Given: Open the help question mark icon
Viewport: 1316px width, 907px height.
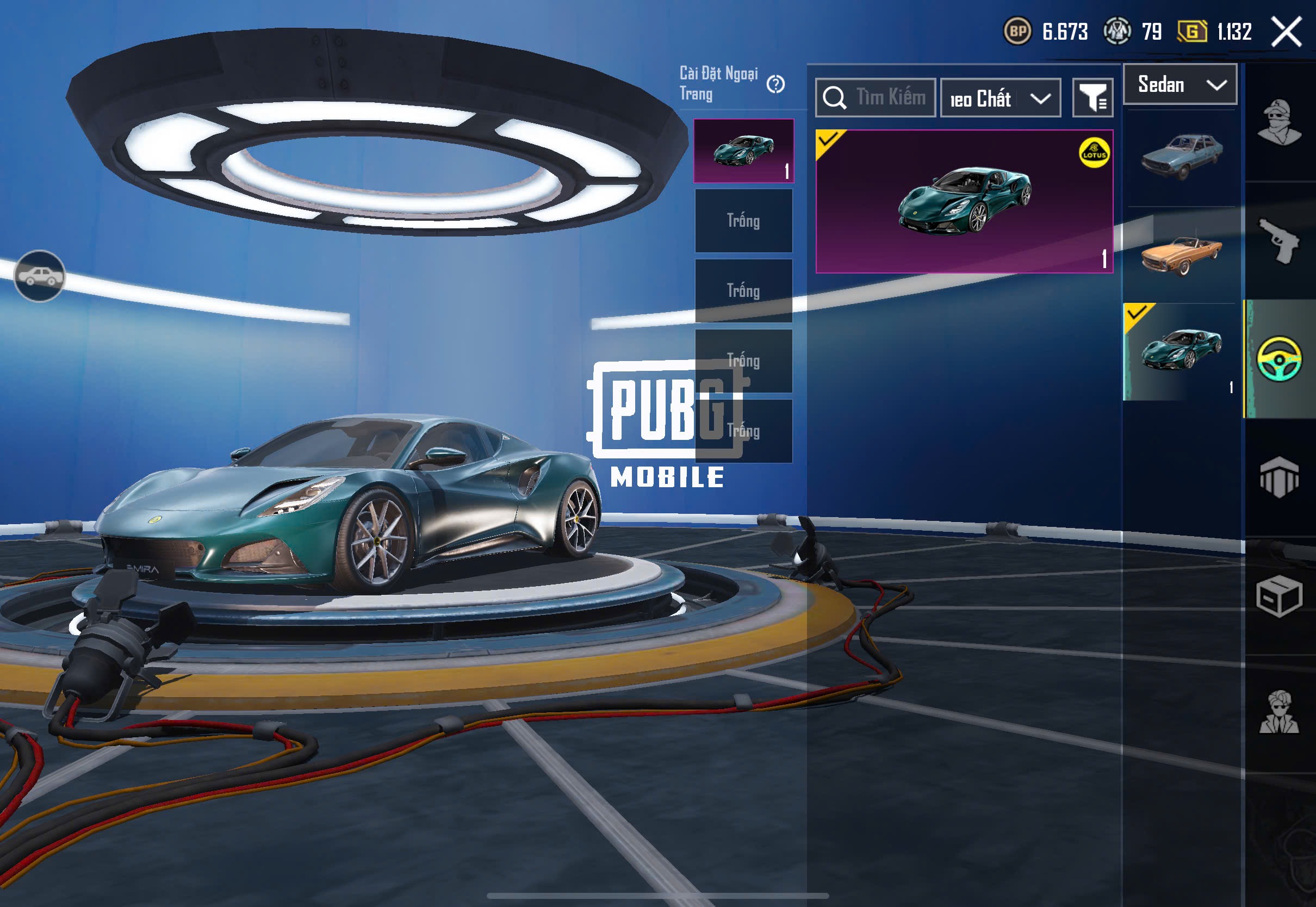Looking at the screenshot, I should [x=775, y=85].
